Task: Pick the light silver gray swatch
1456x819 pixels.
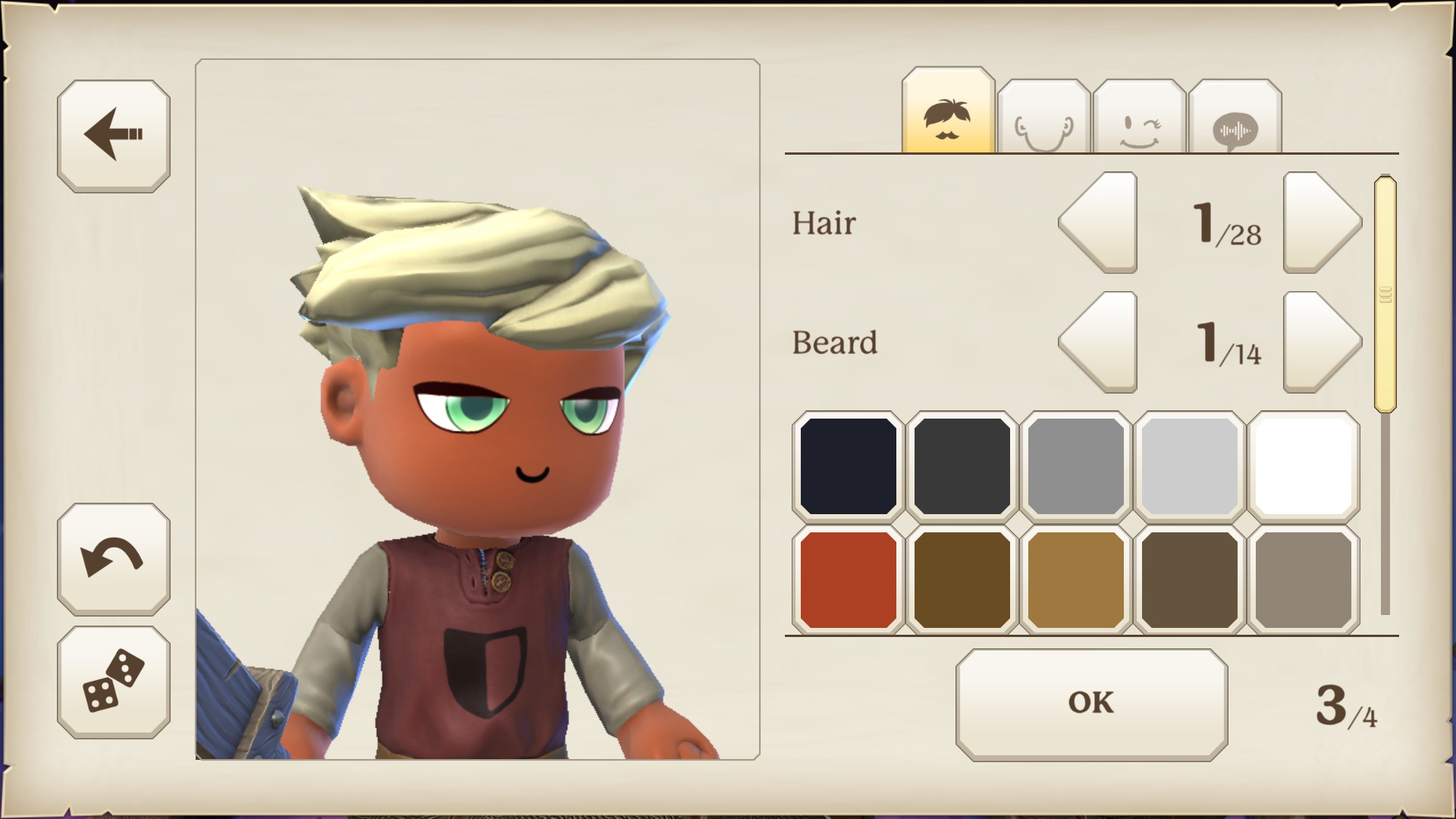Action: tap(1189, 466)
